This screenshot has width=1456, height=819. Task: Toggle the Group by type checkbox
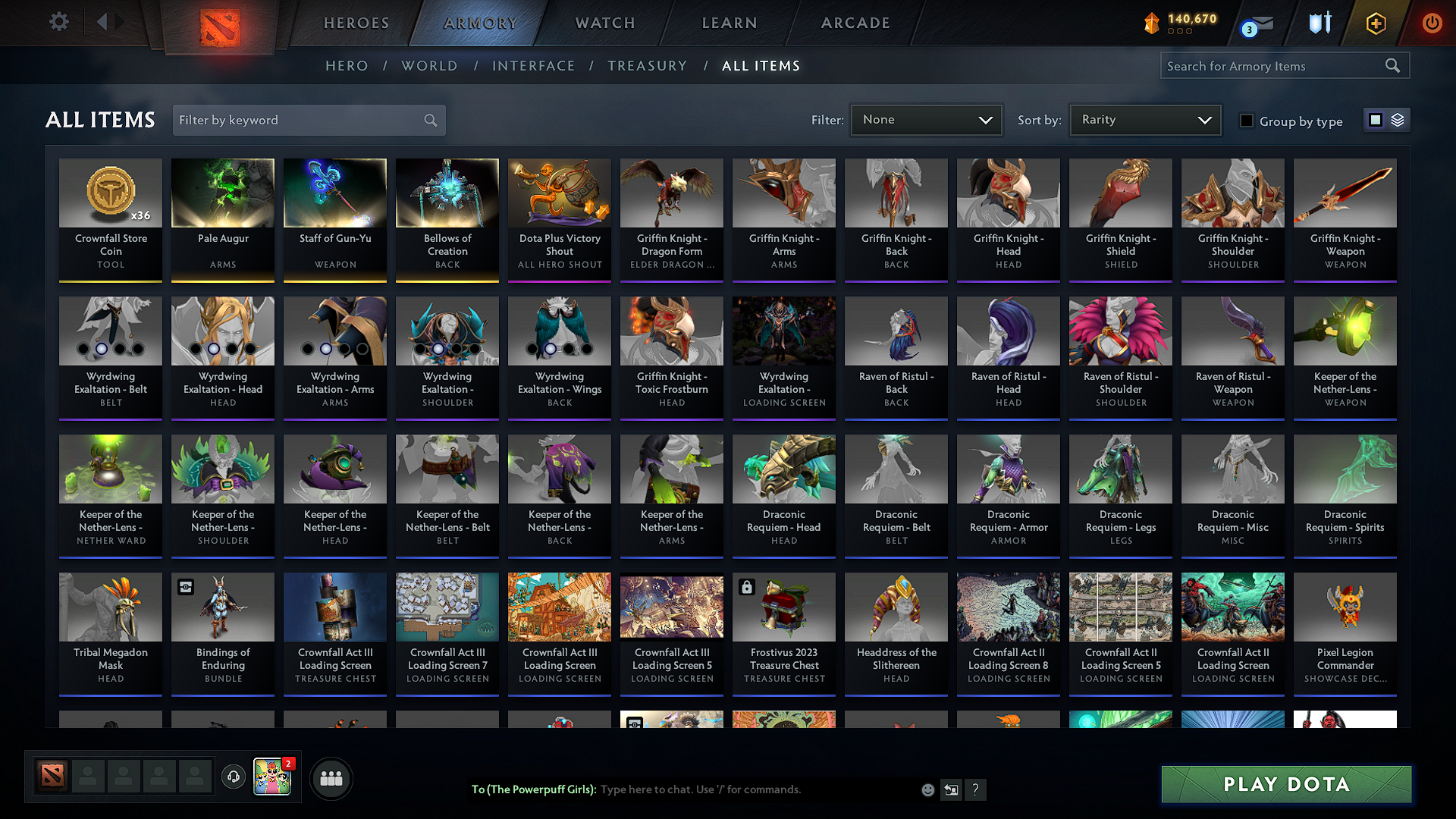pos(1247,121)
